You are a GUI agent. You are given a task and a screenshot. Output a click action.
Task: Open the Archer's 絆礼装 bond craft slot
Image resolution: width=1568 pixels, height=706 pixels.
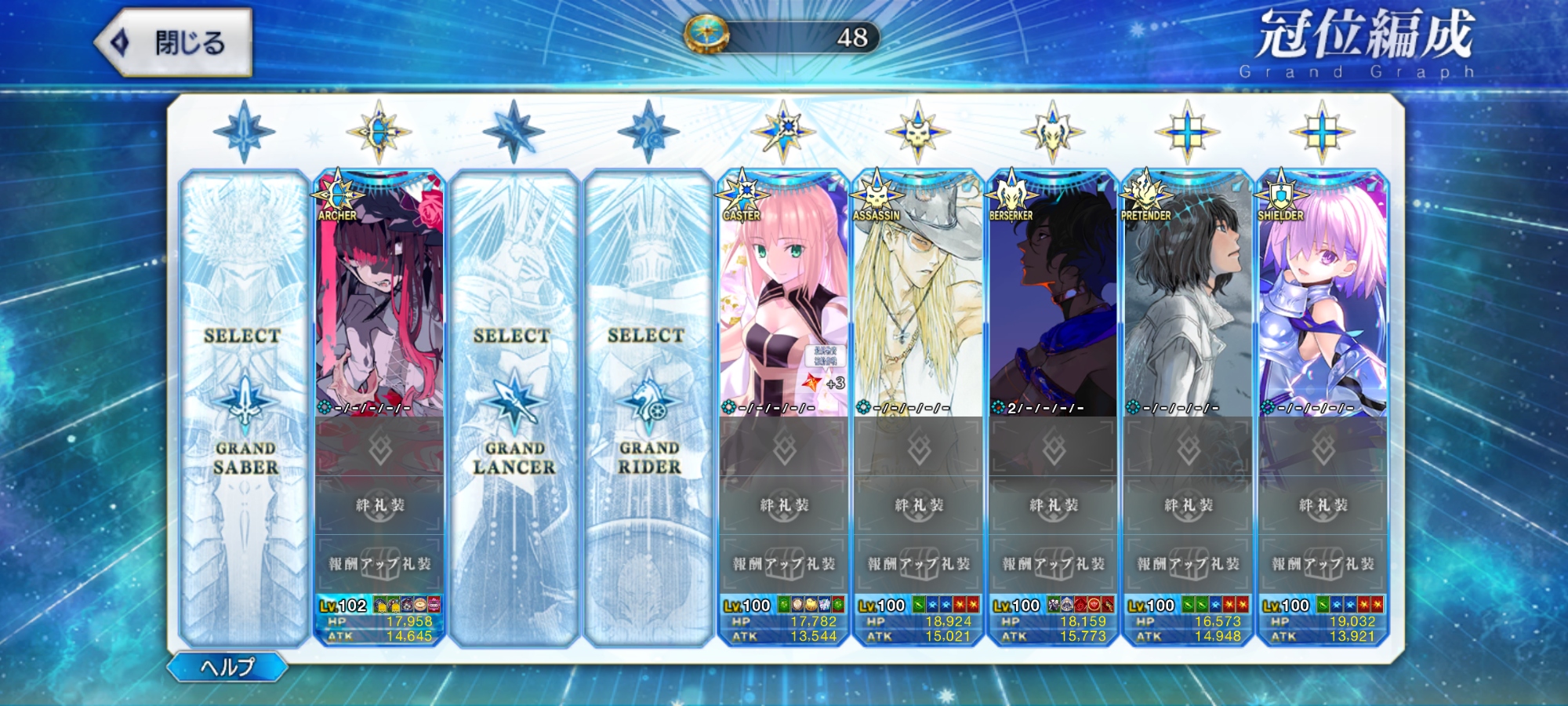tap(379, 505)
